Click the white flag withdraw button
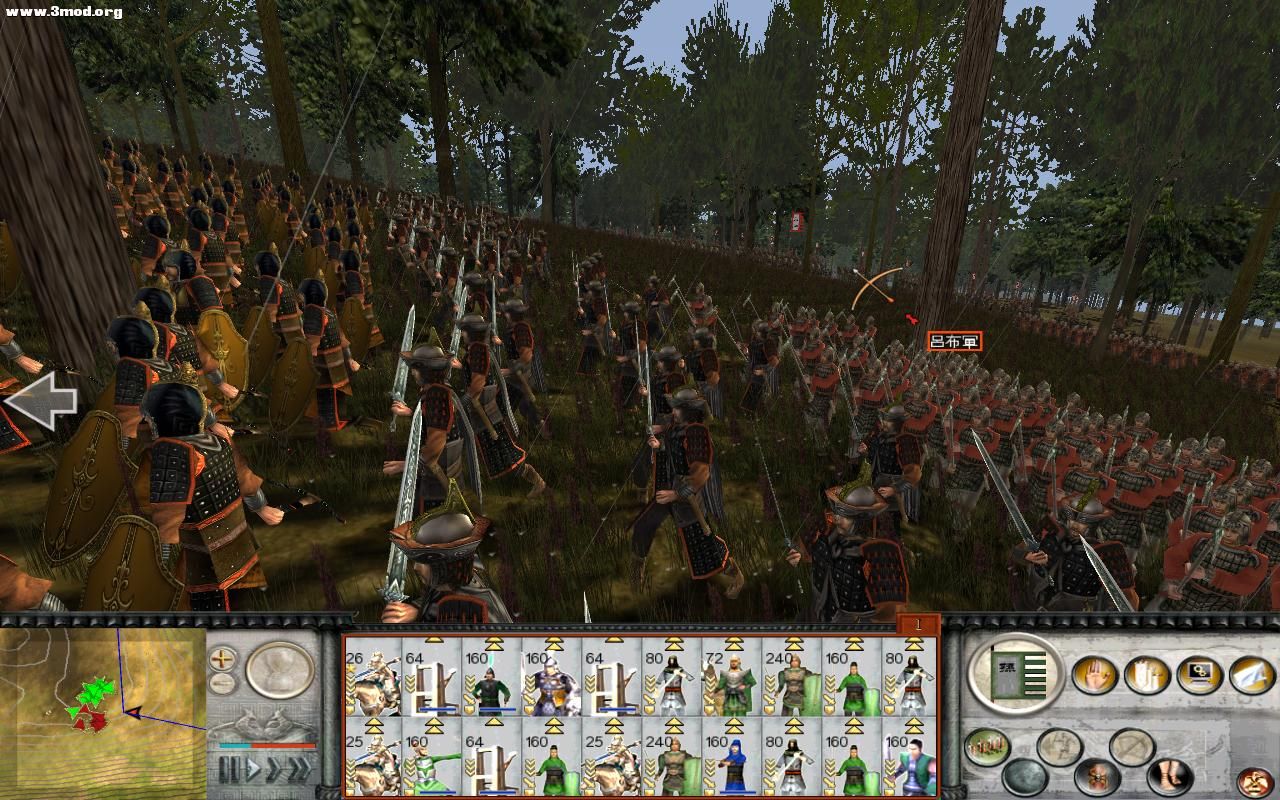This screenshot has width=1280, height=800. click(x=1251, y=675)
